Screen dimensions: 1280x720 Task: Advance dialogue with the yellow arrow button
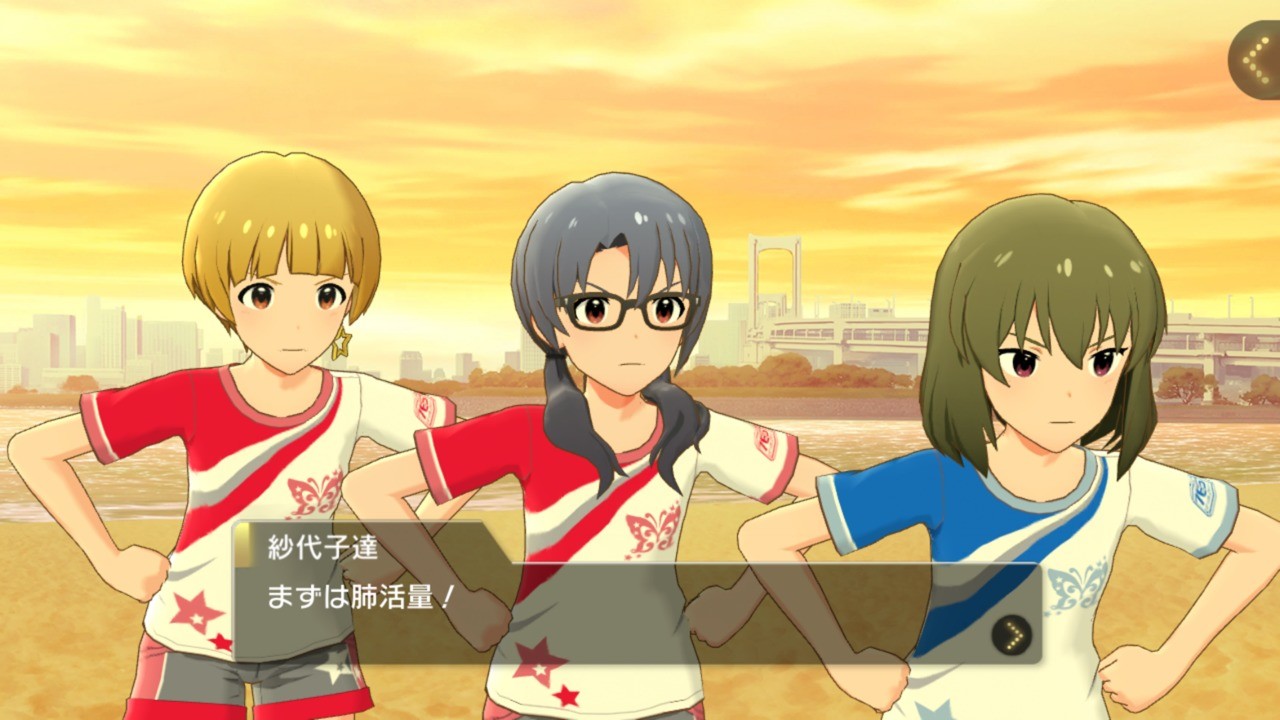[x=1012, y=633]
